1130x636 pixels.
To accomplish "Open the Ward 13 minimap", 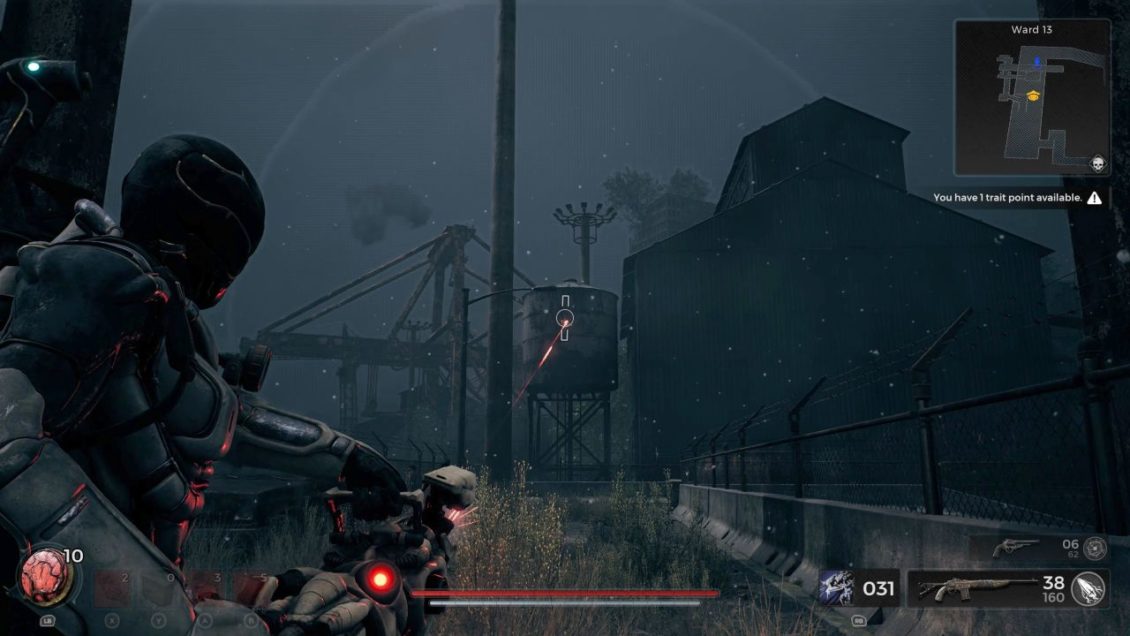I will (x=1032, y=98).
